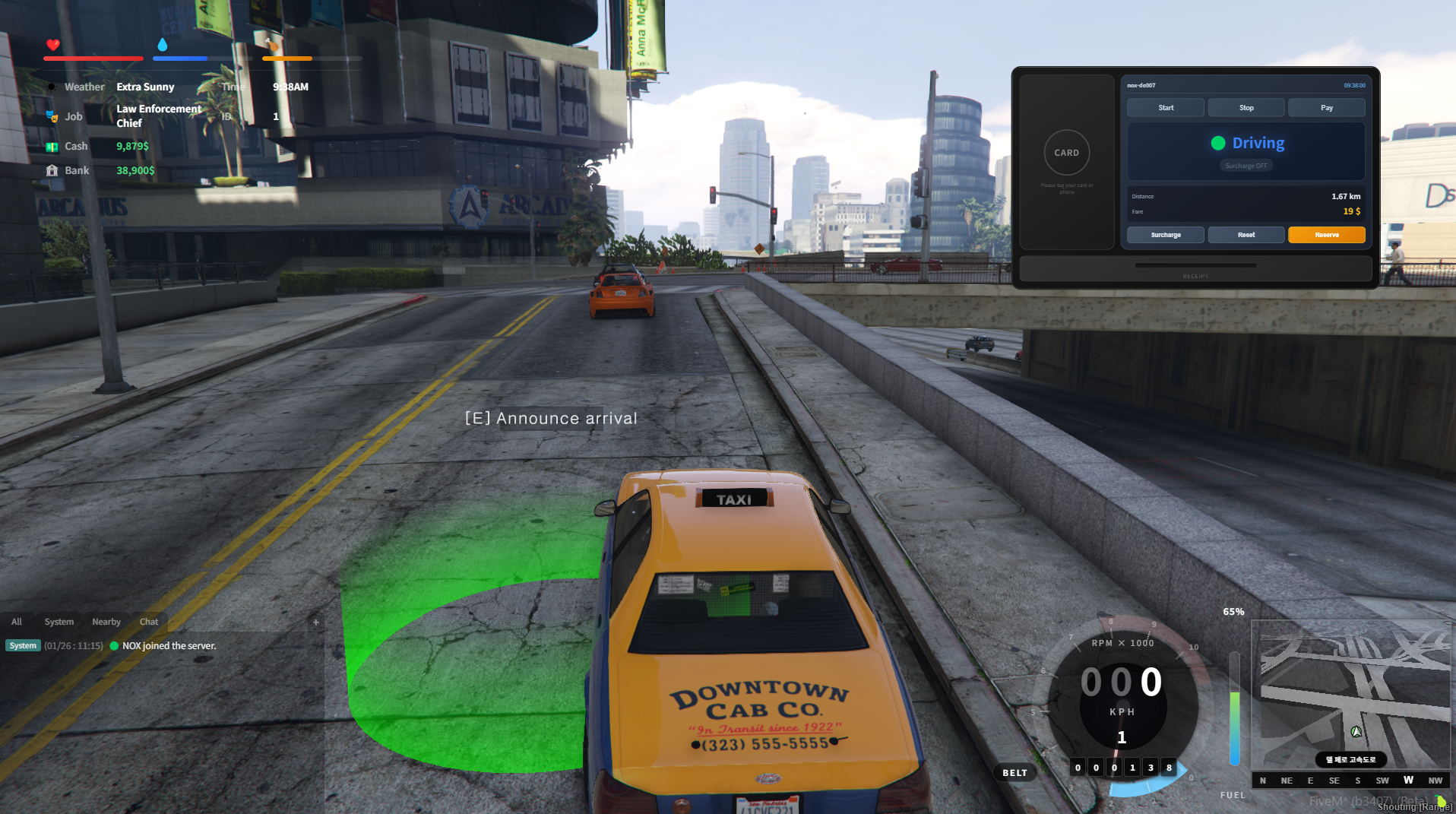Click the plus to add a chat tab
The image size is (1456, 814).
point(315,621)
